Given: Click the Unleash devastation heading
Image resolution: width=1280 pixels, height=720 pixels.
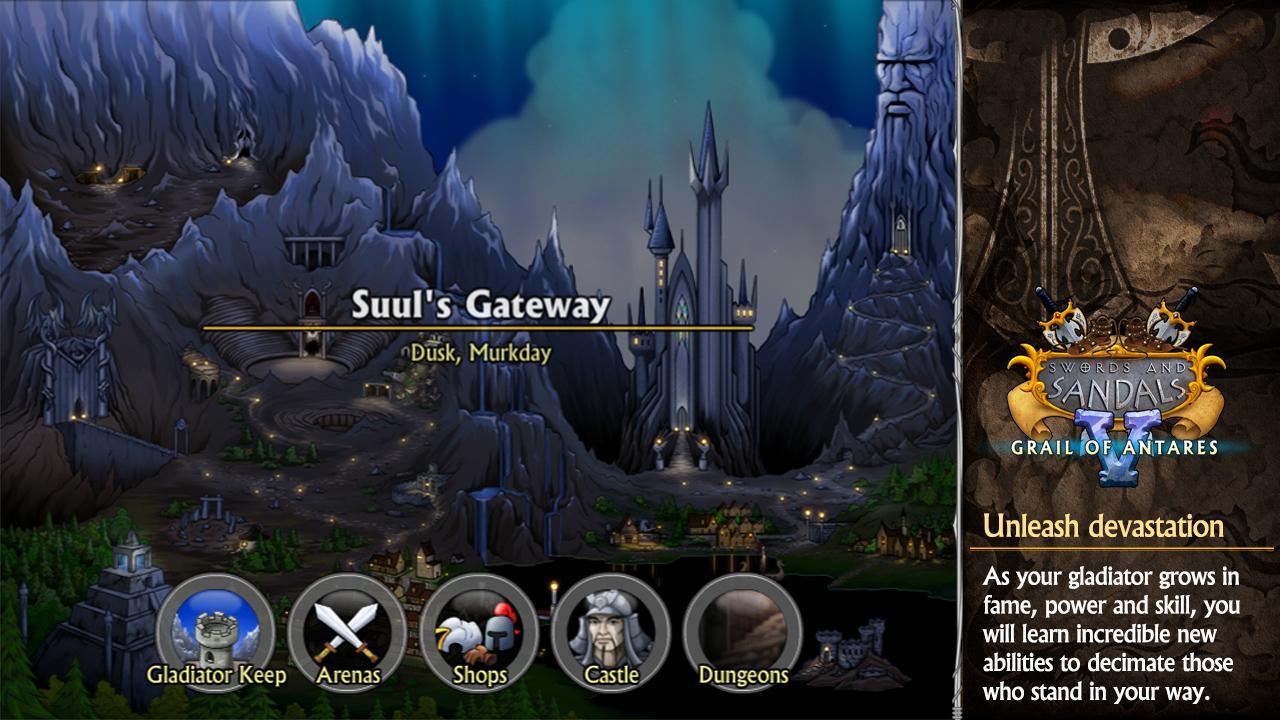Looking at the screenshot, I should tap(1103, 523).
